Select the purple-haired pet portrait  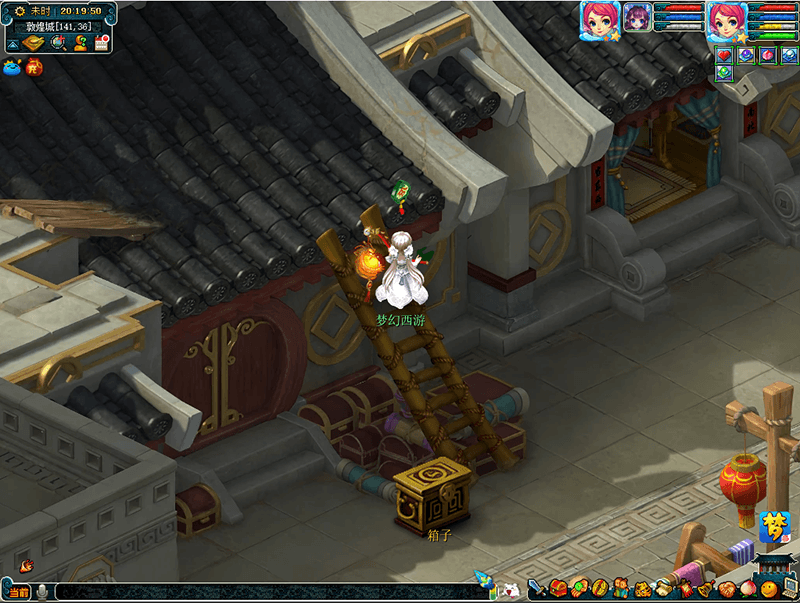tap(638, 17)
